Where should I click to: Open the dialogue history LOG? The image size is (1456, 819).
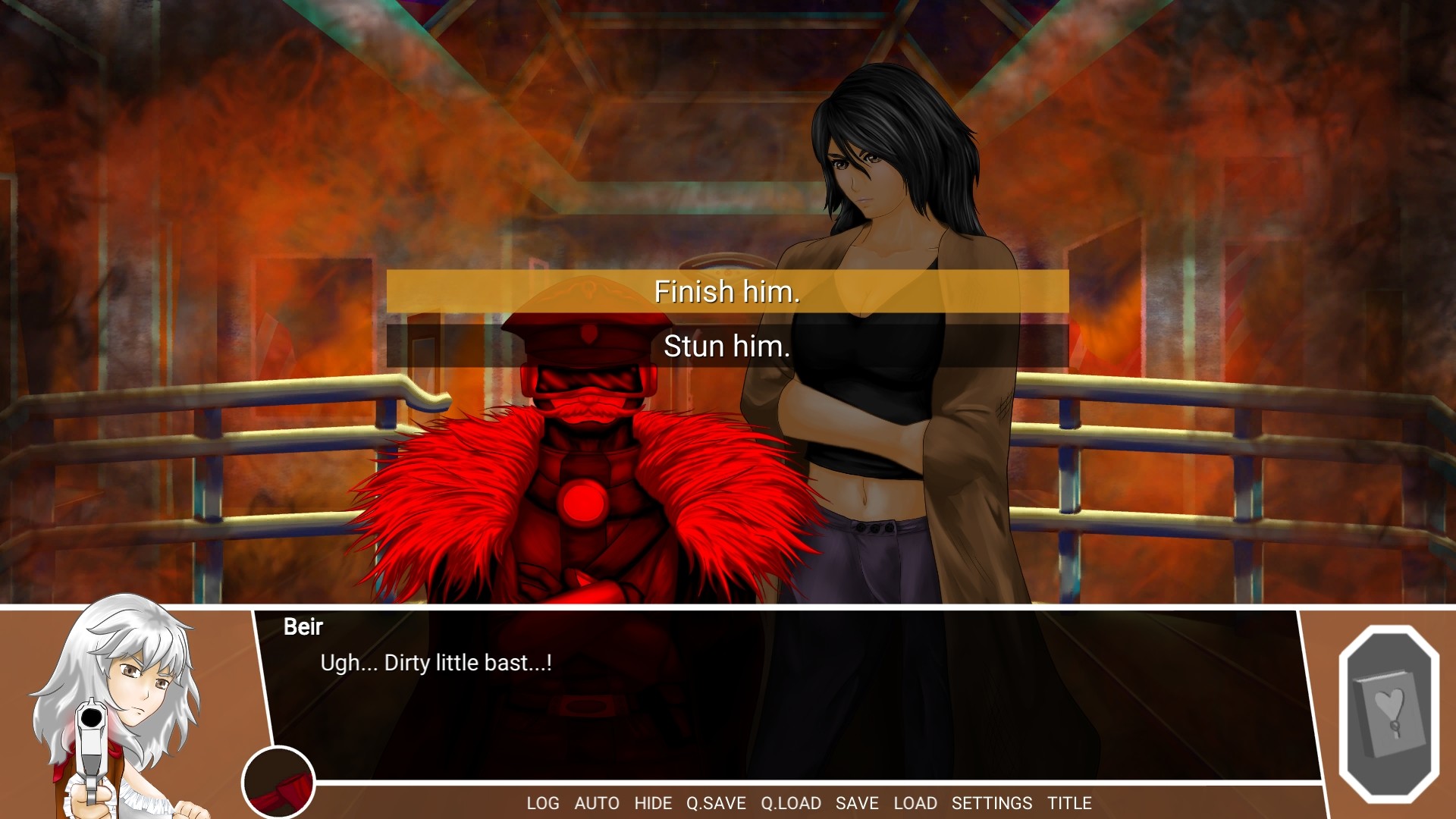(545, 803)
